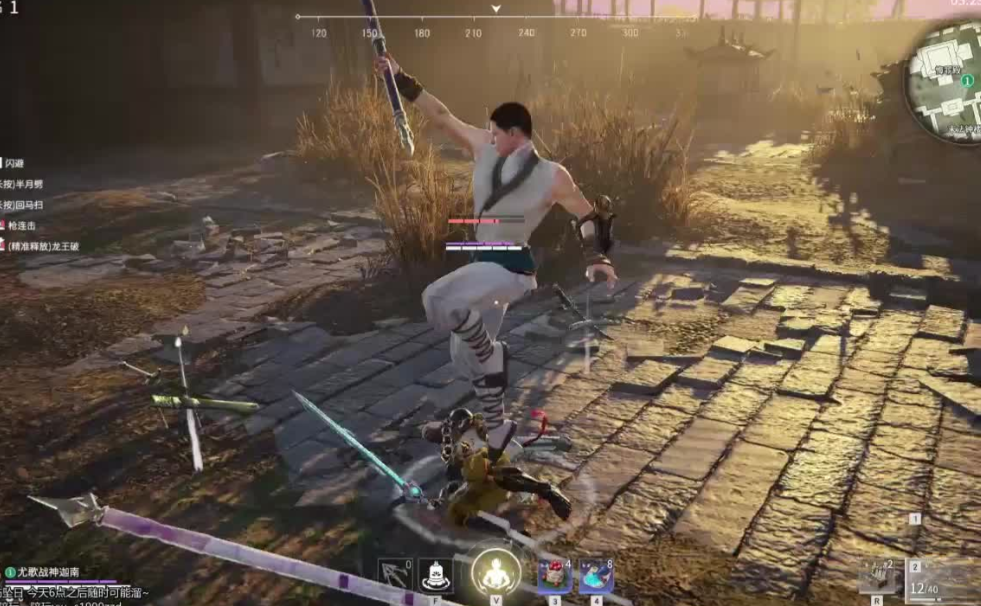
Task: Use the bell-shaped skill icon
Action: pyautogui.click(x=436, y=575)
